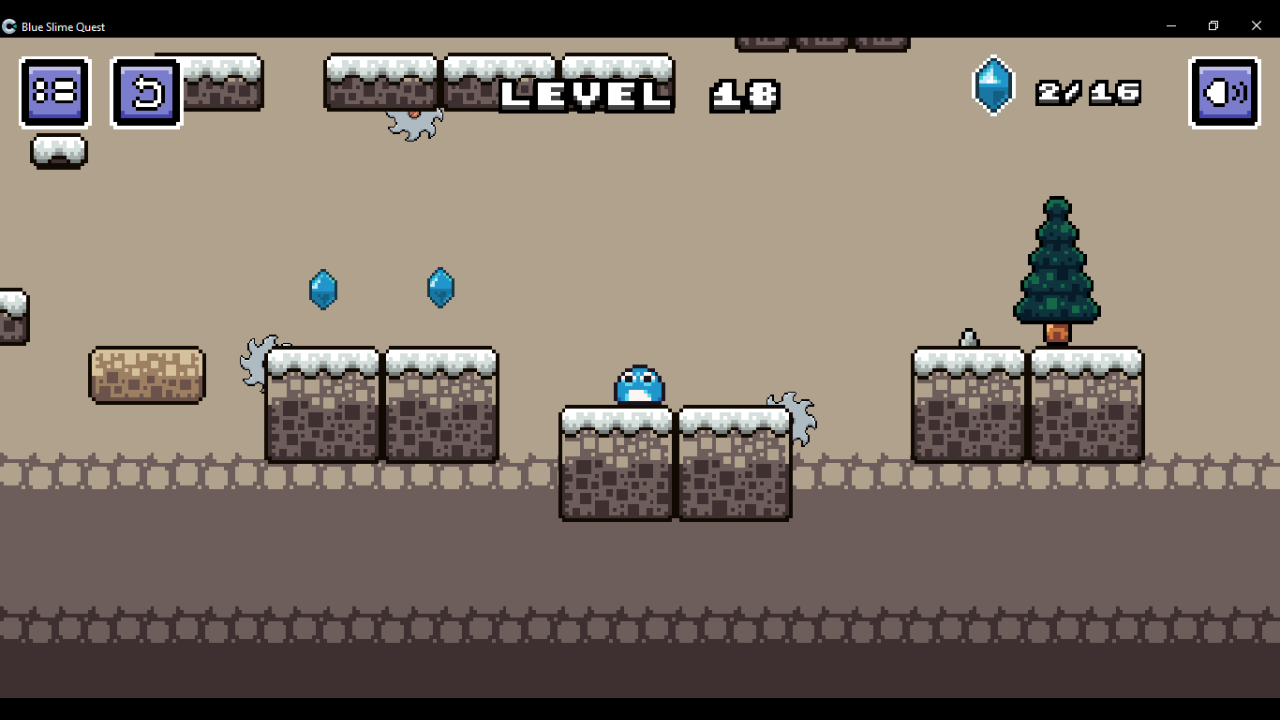Click the Blue Slime Quest title text

click(63, 26)
